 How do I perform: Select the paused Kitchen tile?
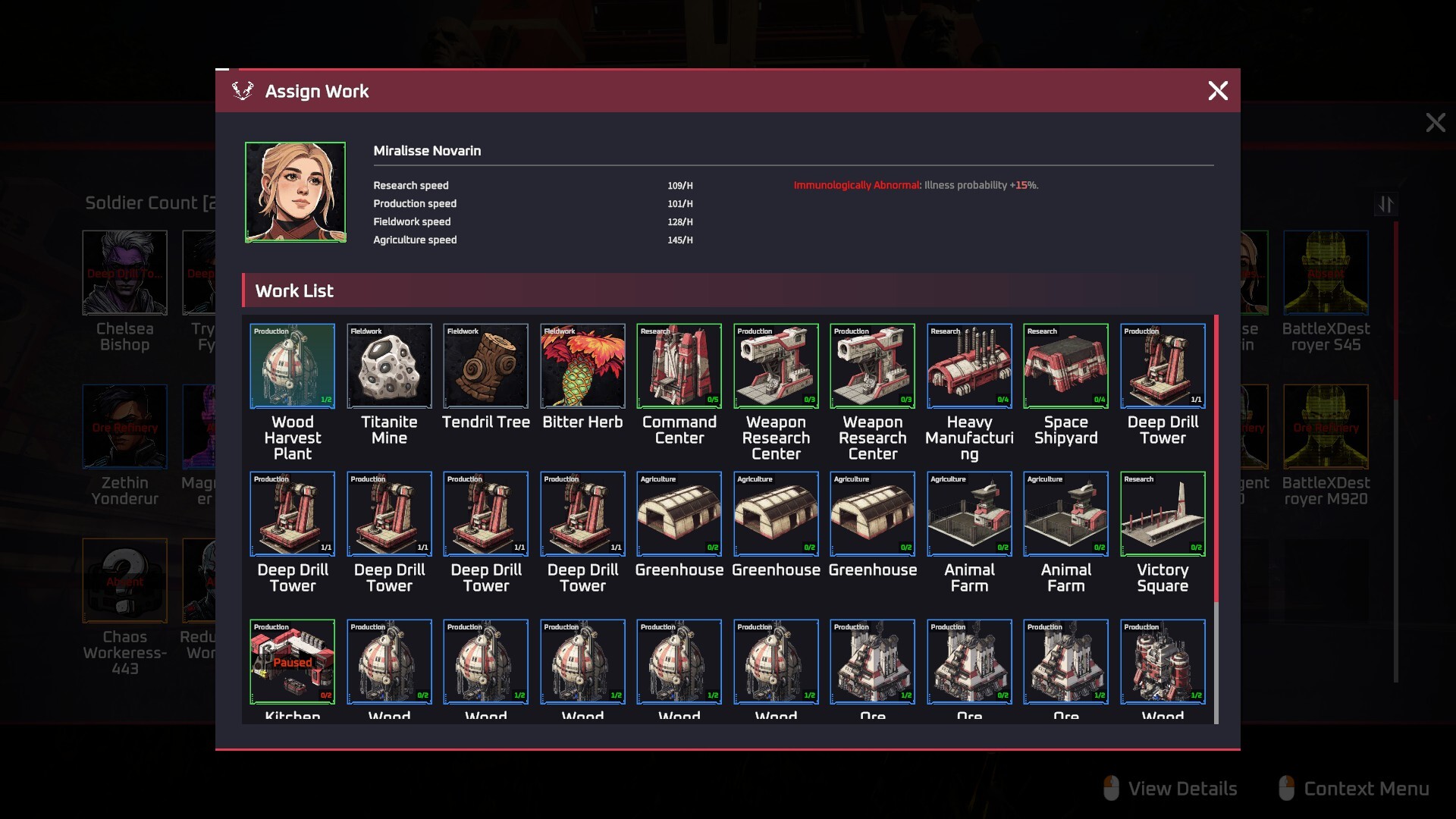(x=292, y=662)
